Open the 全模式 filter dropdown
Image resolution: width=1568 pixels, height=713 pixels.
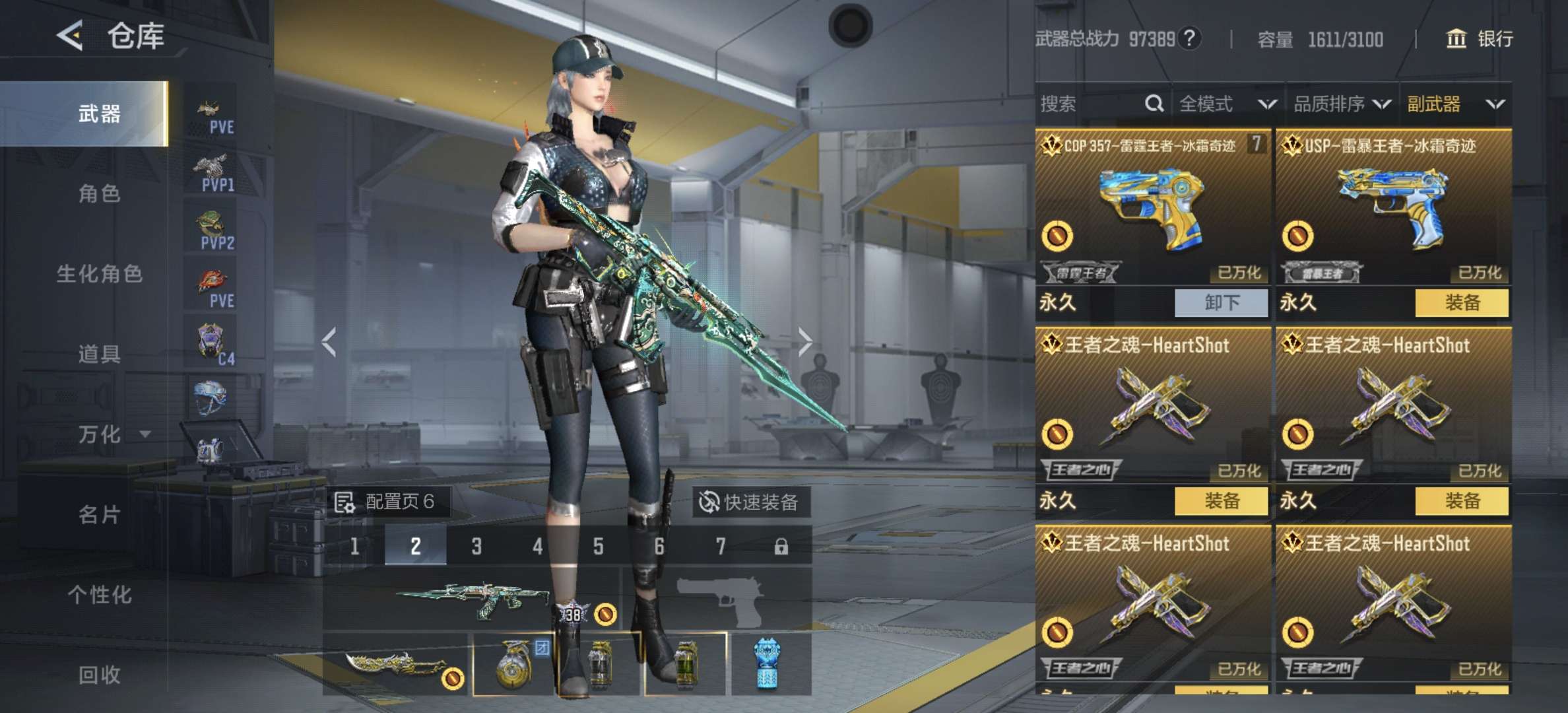tap(1227, 104)
